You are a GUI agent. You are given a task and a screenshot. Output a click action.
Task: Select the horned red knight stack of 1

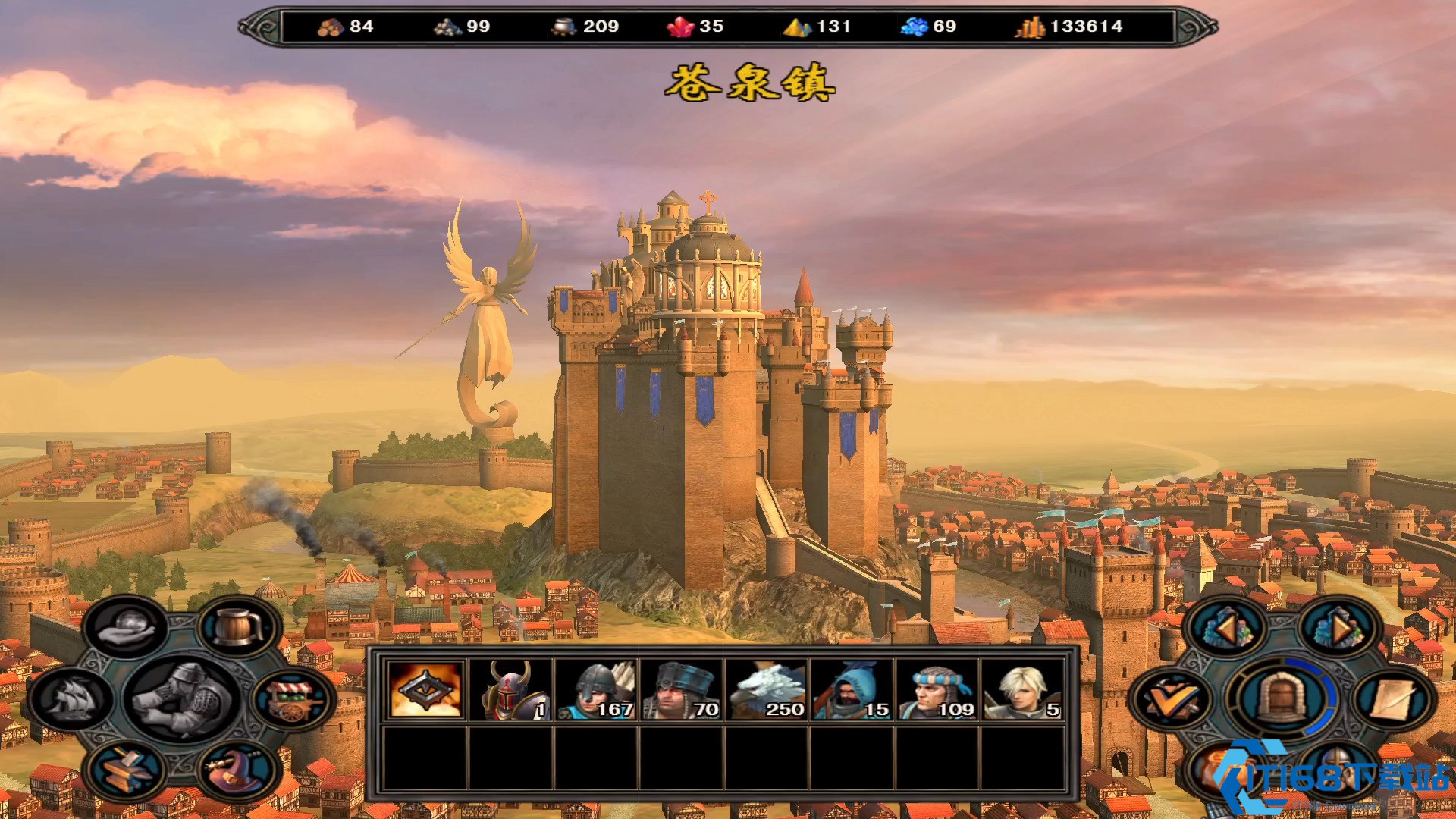[510, 689]
